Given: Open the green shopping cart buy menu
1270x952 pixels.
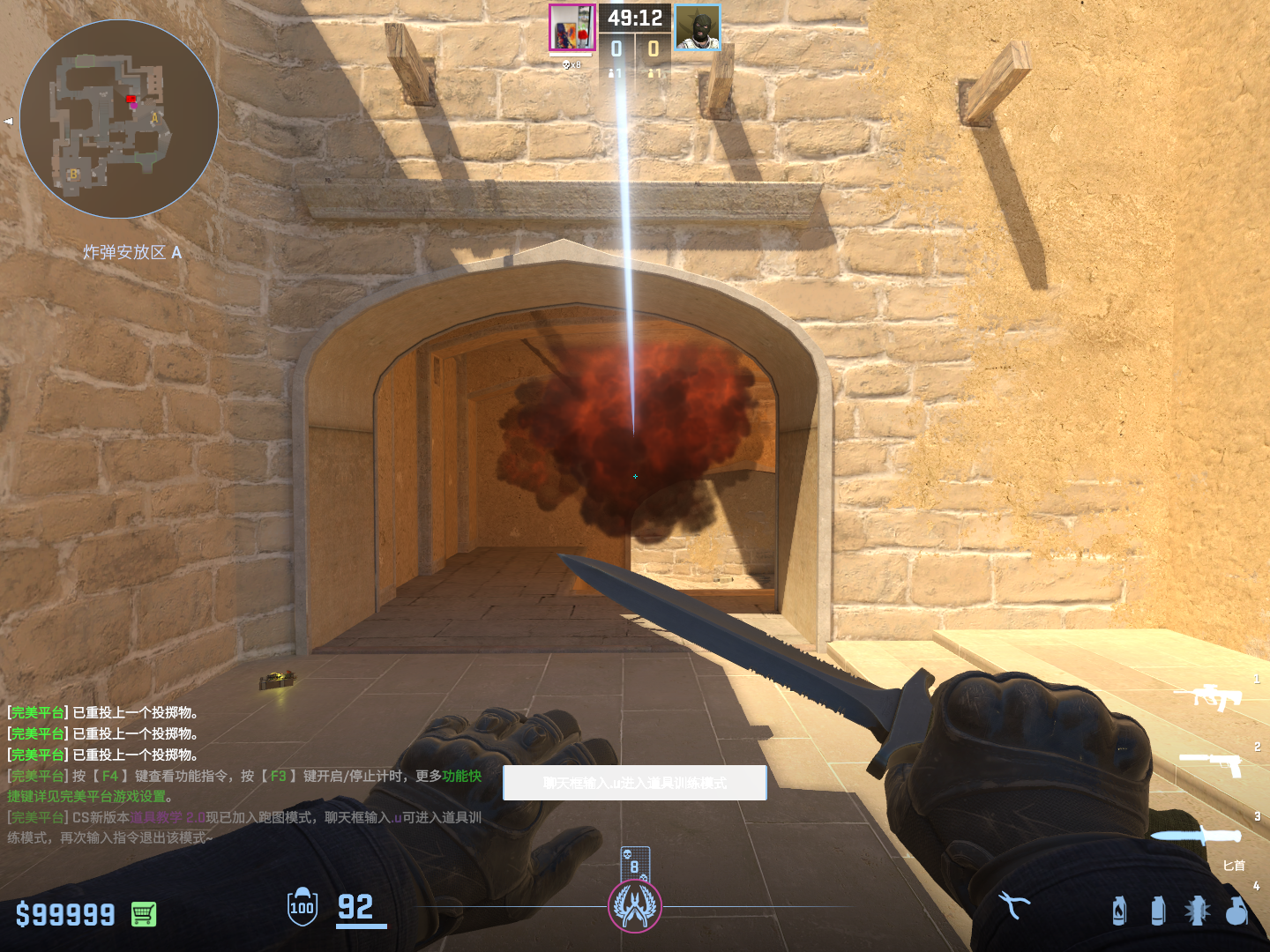Looking at the screenshot, I should pyautogui.click(x=144, y=914).
